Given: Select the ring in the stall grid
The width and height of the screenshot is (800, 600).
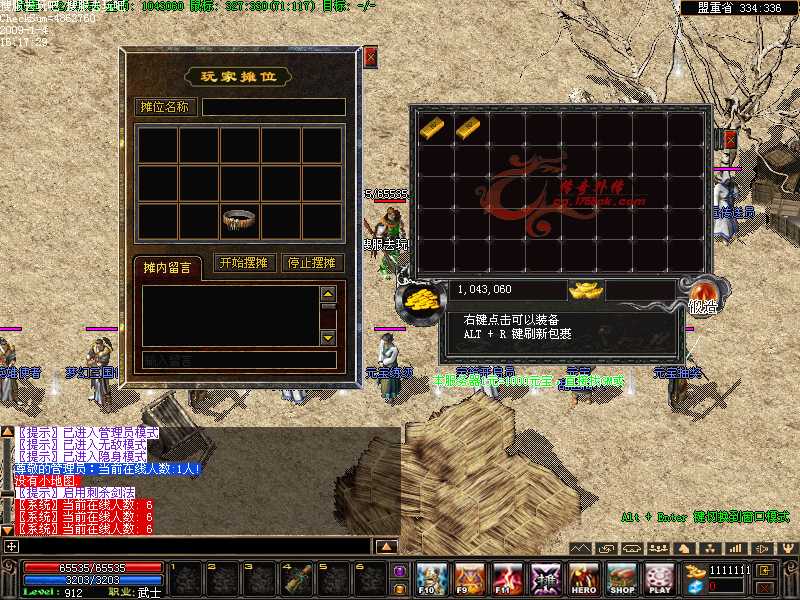Looking at the screenshot, I should pyautogui.click(x=238, y=219).
